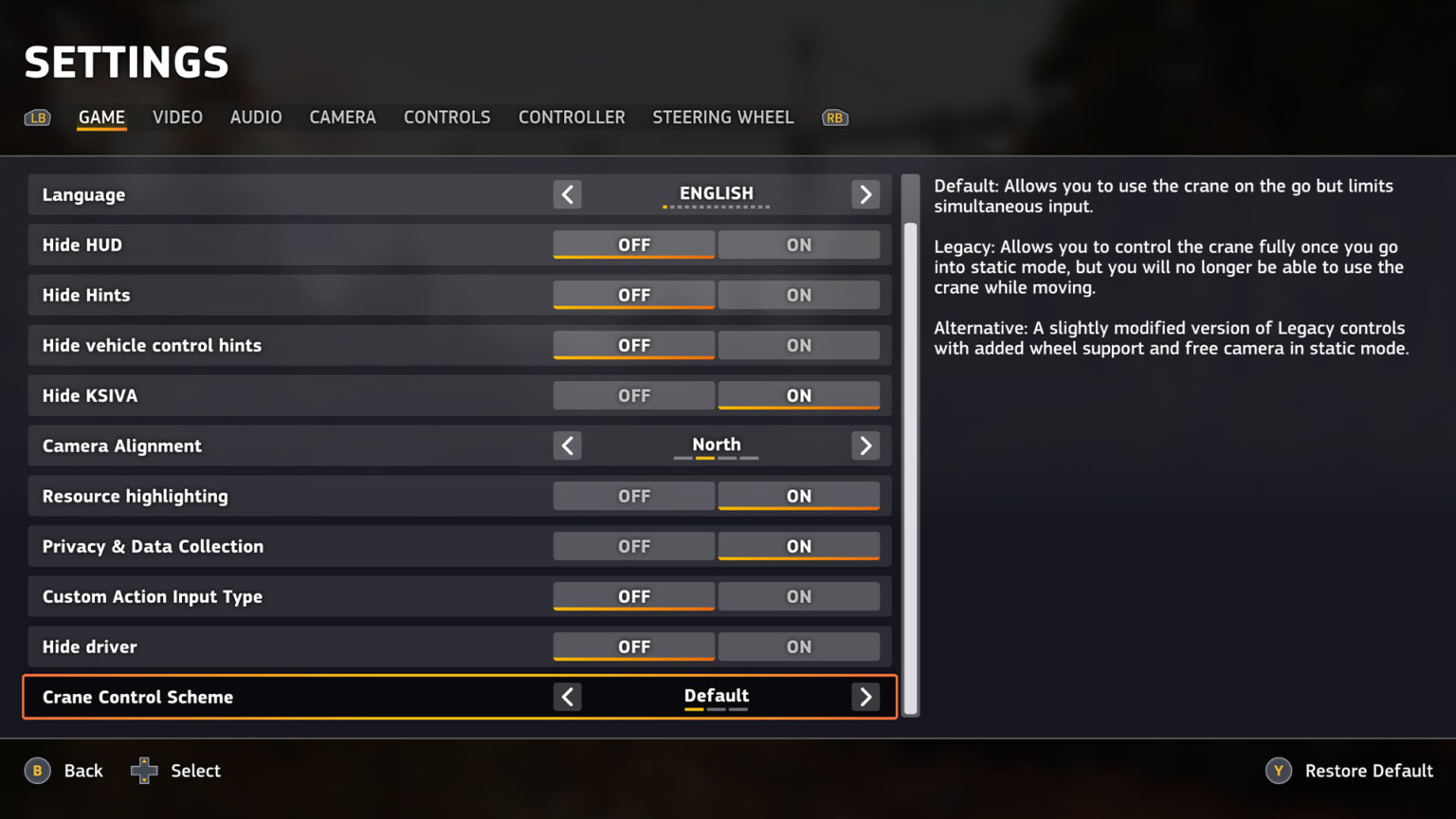Set Hide KSIVA to OFF
The image size is (1456, 819).
click(x=633, y=395)
